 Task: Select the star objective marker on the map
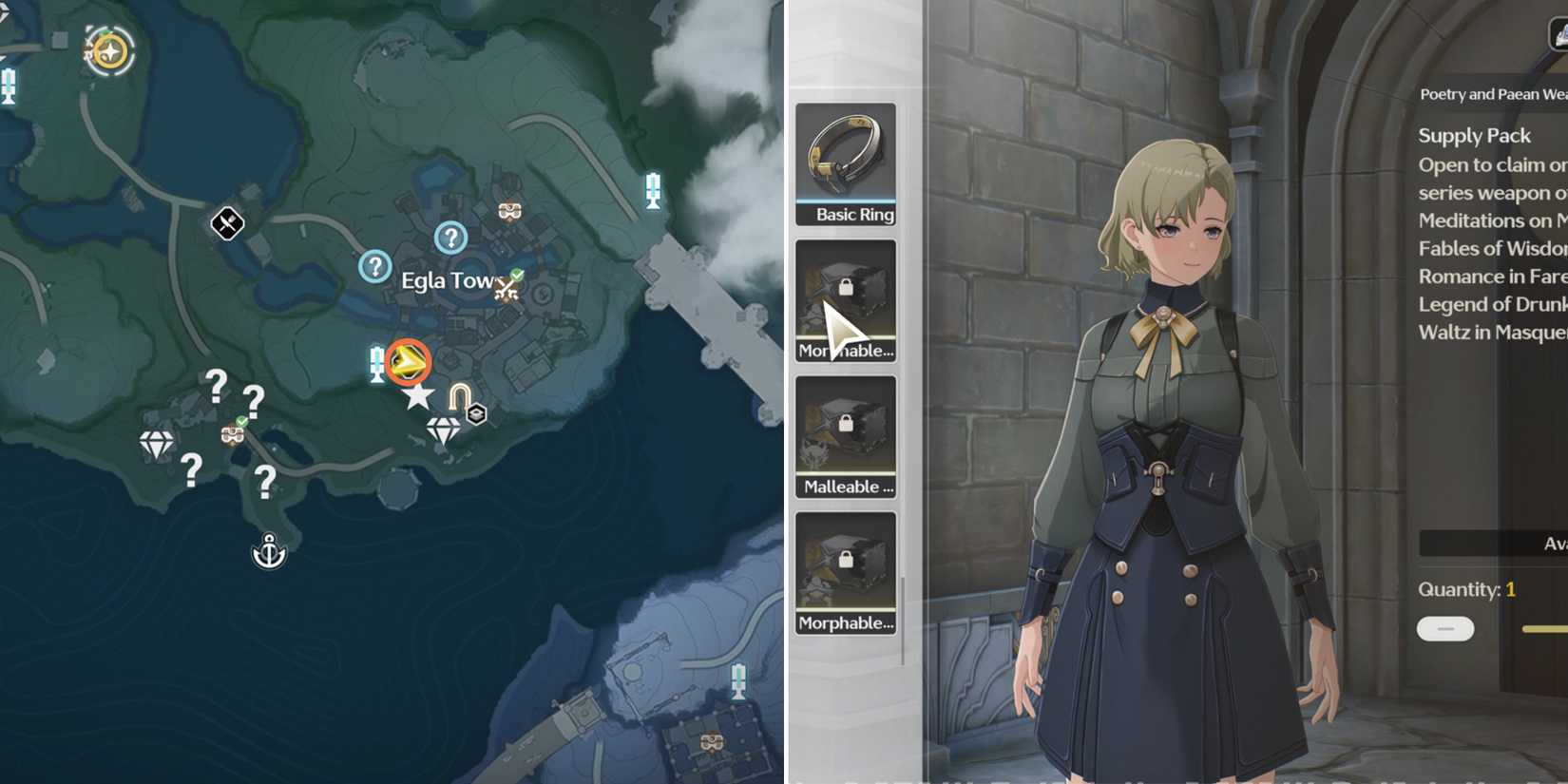(x=418, y=396)
